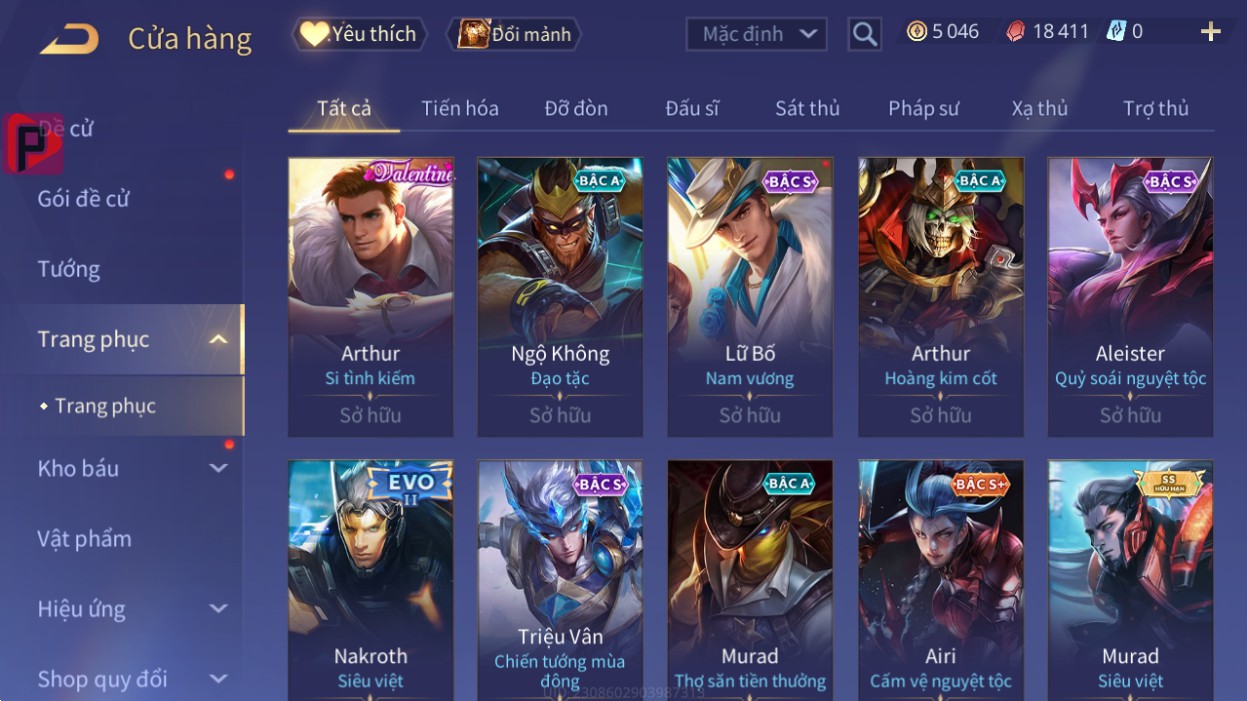
Task: Open the Yêu thích favorites list
Action: pyautogui.click(x=359, y=34)
